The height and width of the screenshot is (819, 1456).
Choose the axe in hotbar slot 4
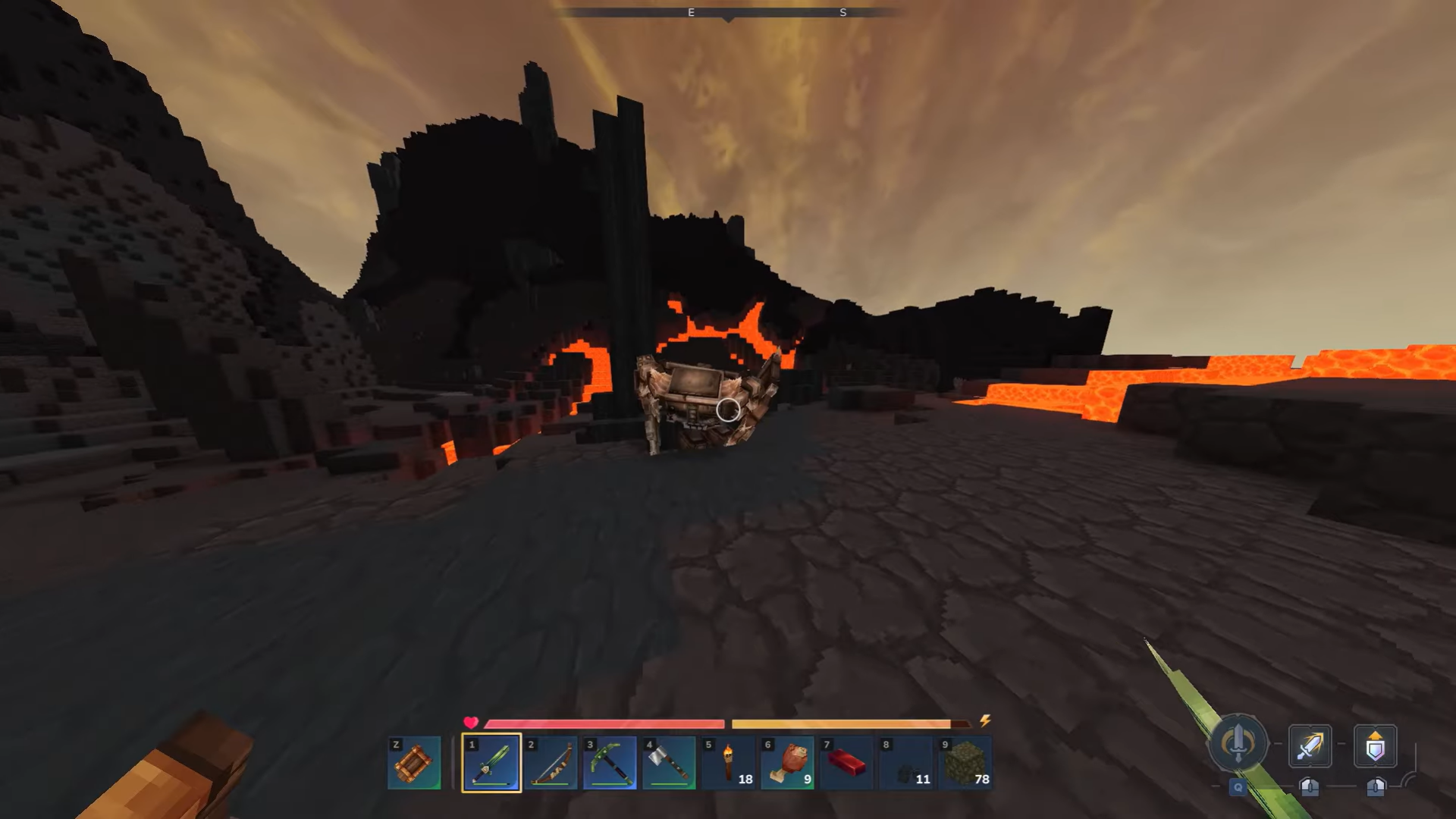669,762
